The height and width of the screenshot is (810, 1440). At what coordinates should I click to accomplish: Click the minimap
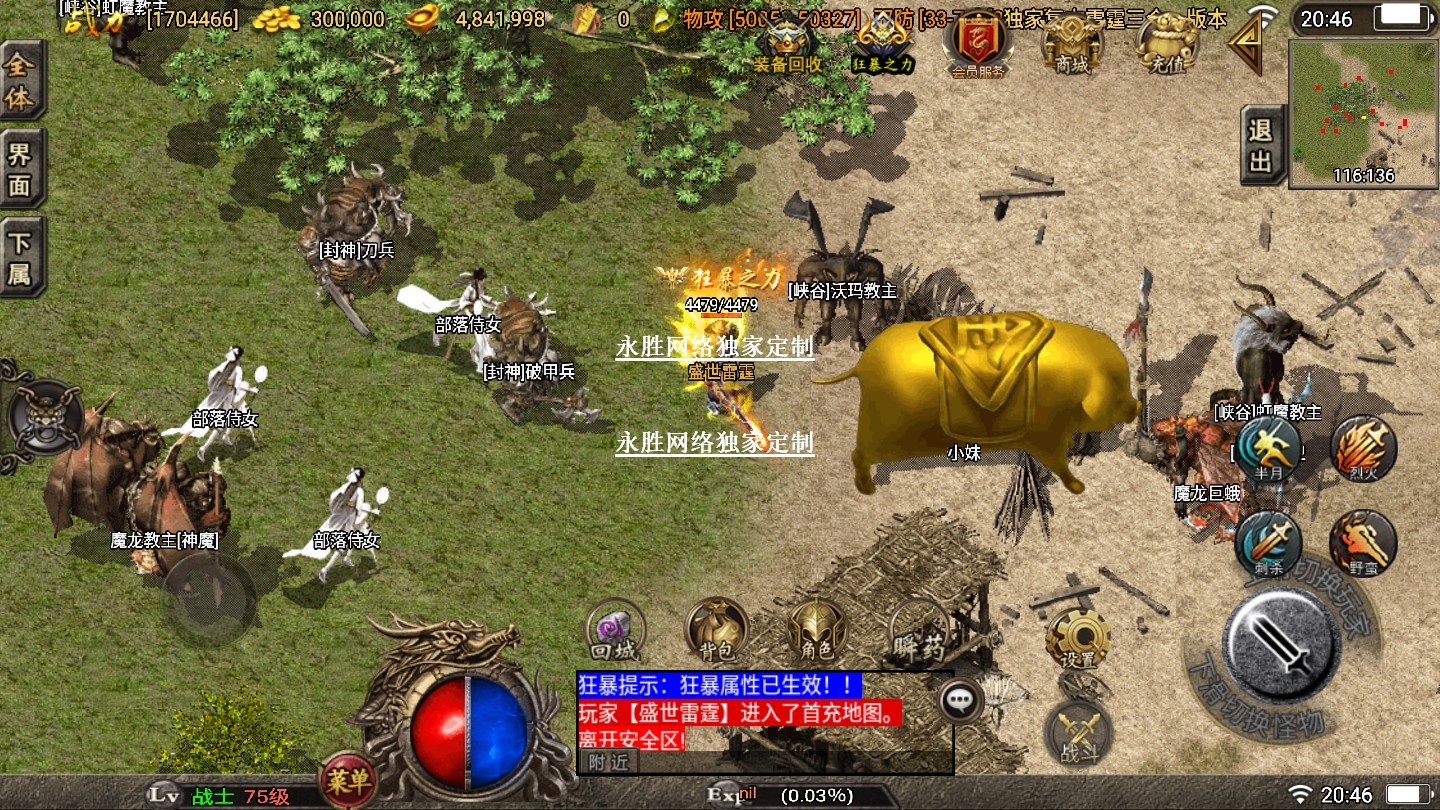point(1362,113)
